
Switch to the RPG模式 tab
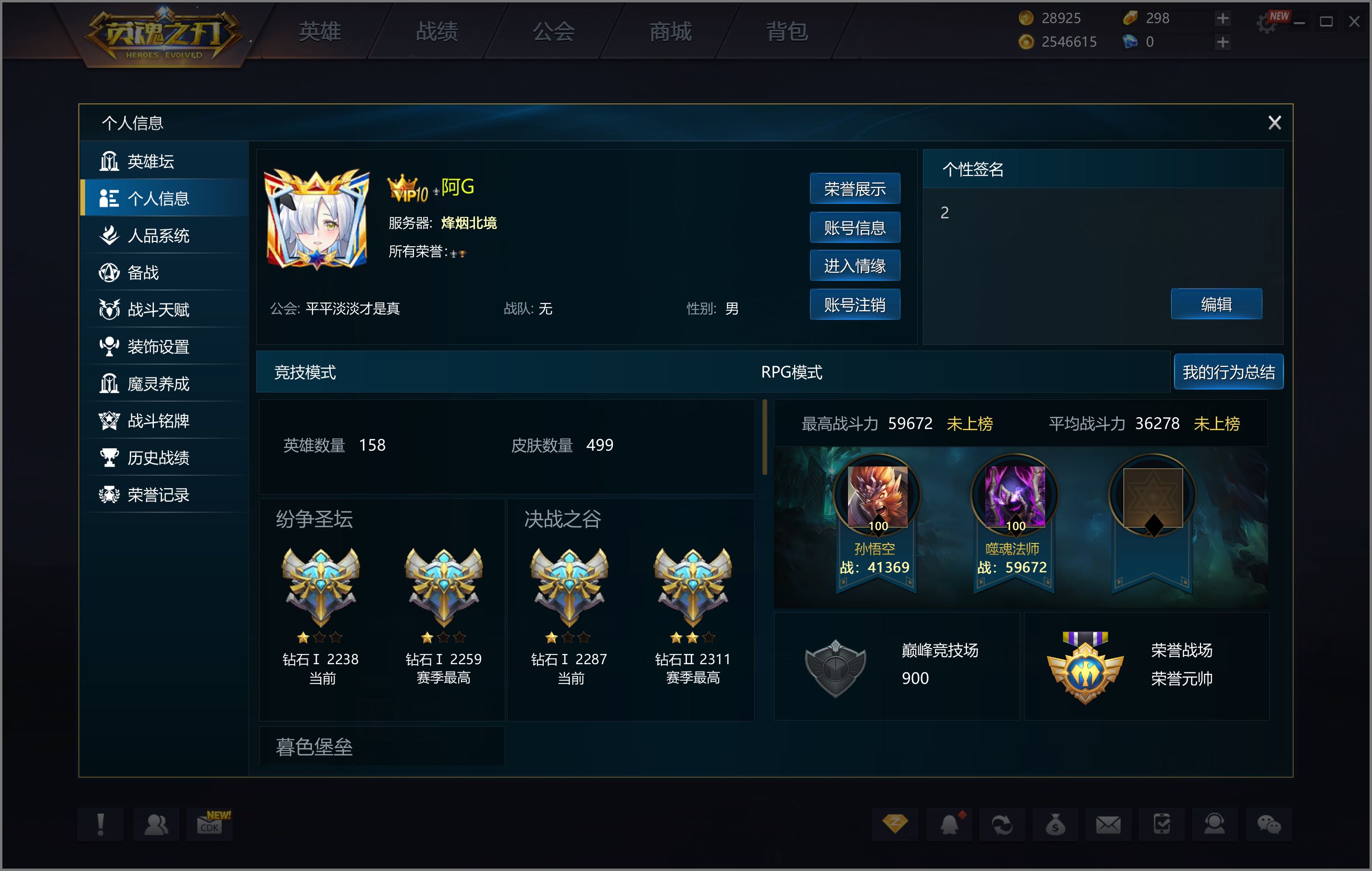tap(792, 372)
